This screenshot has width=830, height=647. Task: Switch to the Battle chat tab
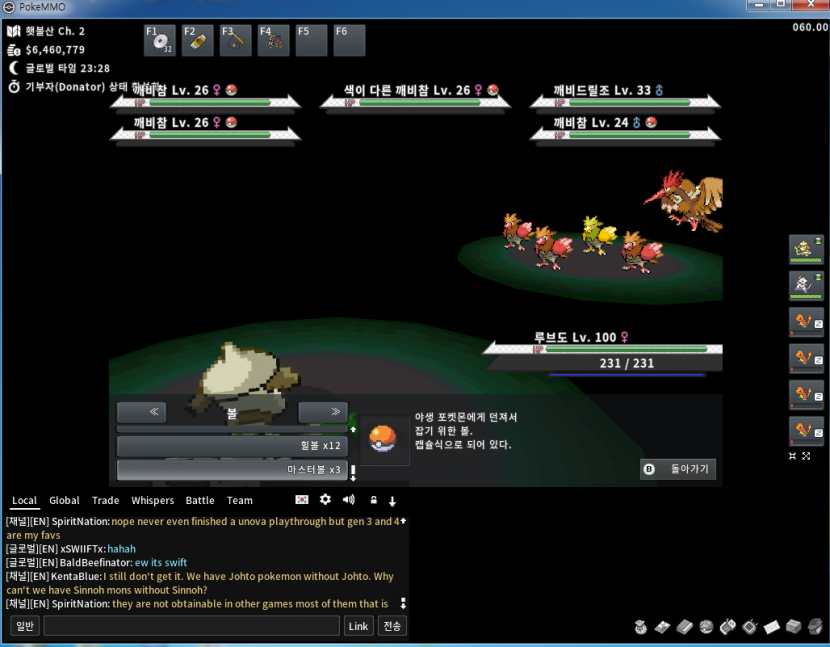[200, 500]
